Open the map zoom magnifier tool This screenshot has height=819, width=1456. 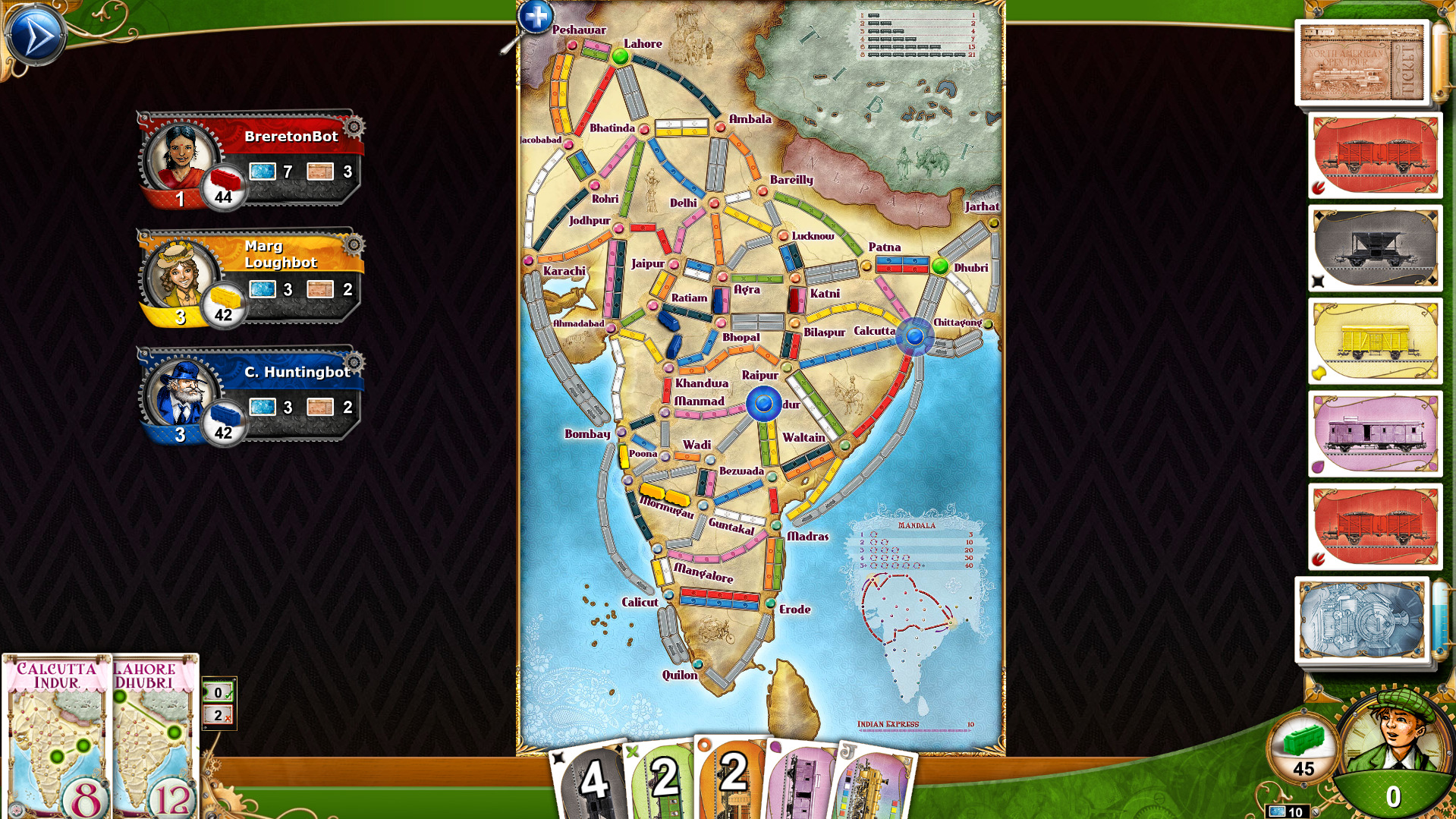point(535,17)
